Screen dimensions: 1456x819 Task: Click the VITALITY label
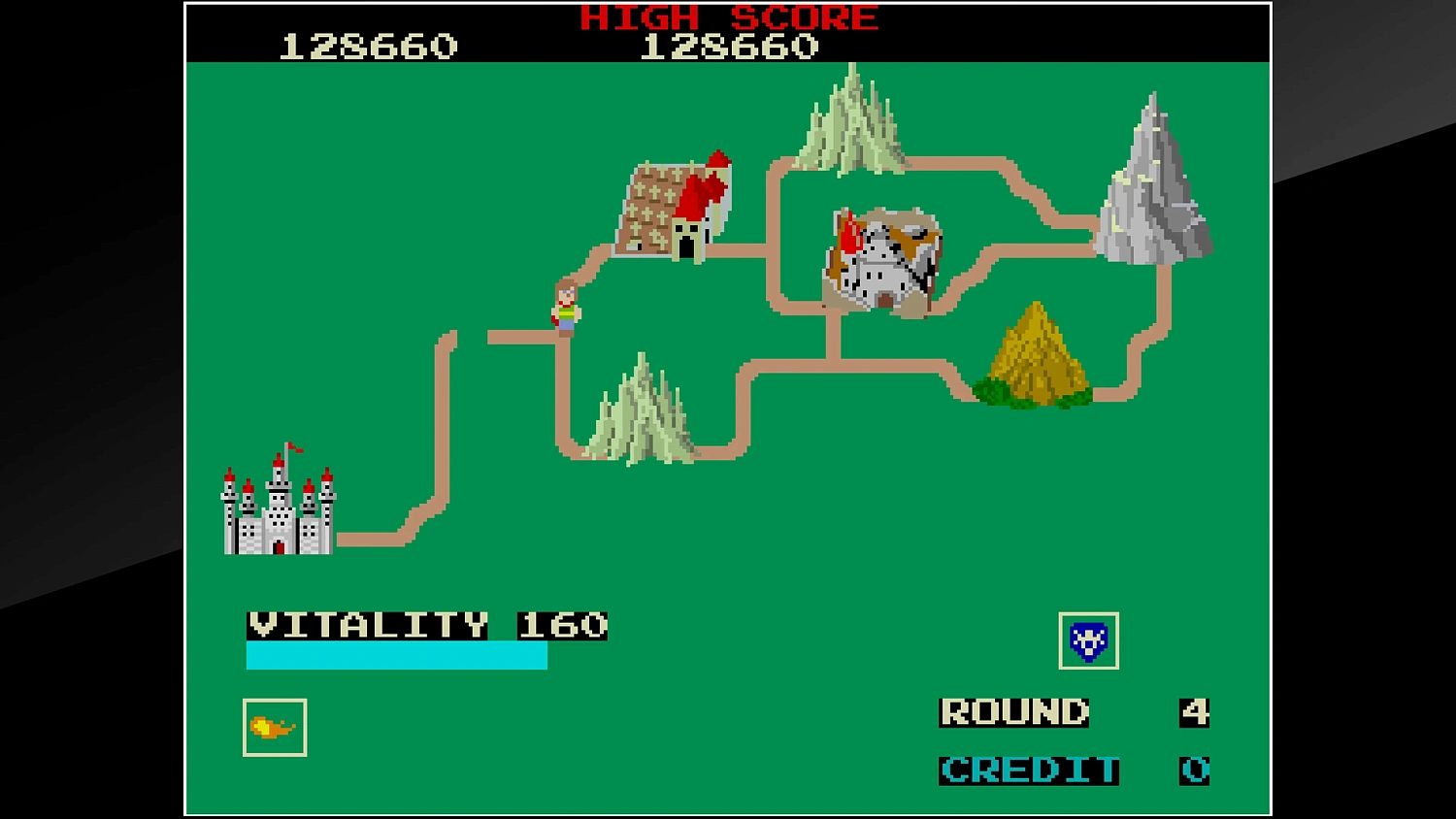369,625
